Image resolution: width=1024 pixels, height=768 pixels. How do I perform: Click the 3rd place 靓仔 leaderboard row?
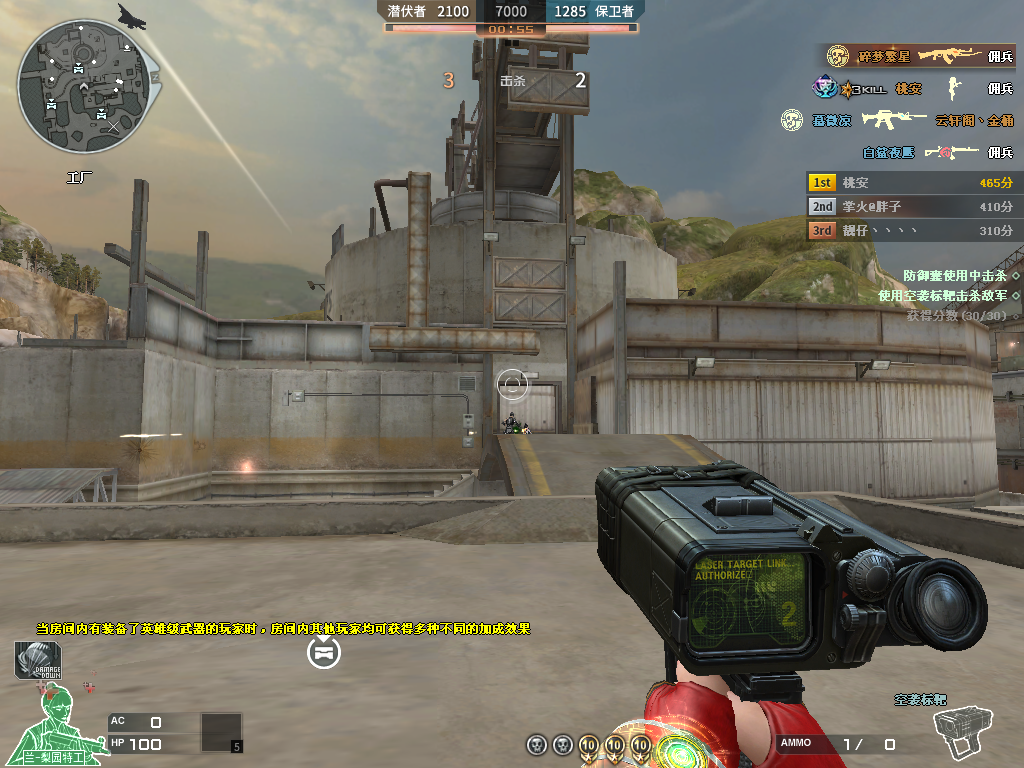pyautogui.click(x=912, y=231)
